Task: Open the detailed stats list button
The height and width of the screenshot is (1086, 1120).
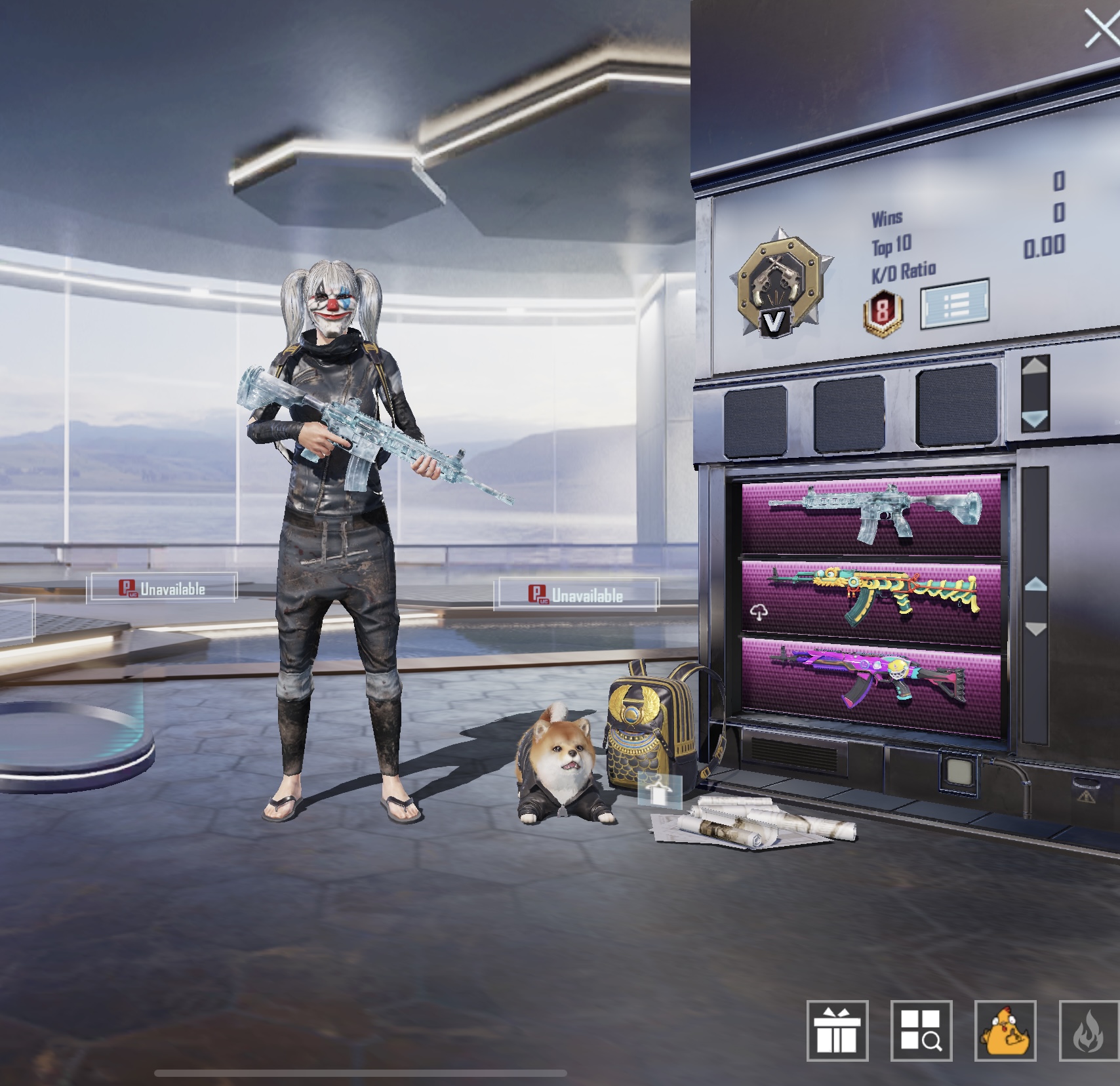Action: pos(954,304)
